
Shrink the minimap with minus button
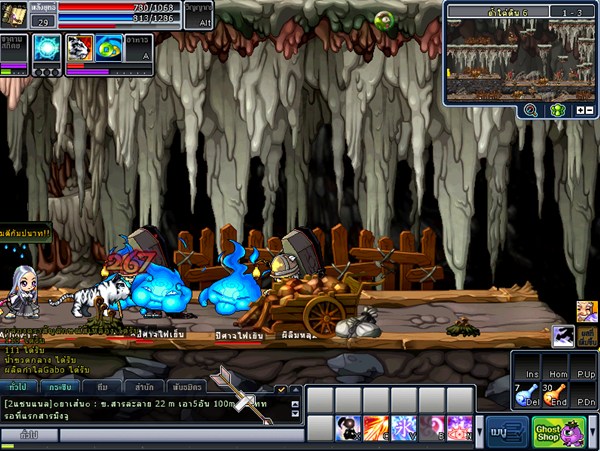coord(590,110)
